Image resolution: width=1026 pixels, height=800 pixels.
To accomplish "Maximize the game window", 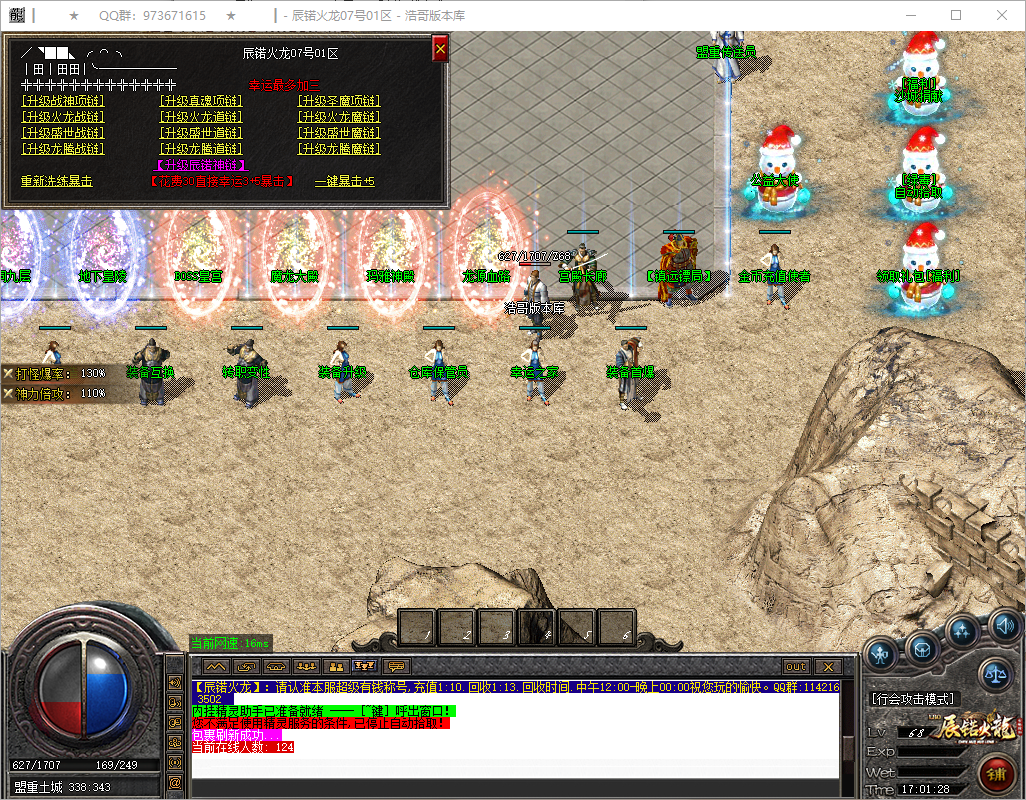I will pos(955,16).
